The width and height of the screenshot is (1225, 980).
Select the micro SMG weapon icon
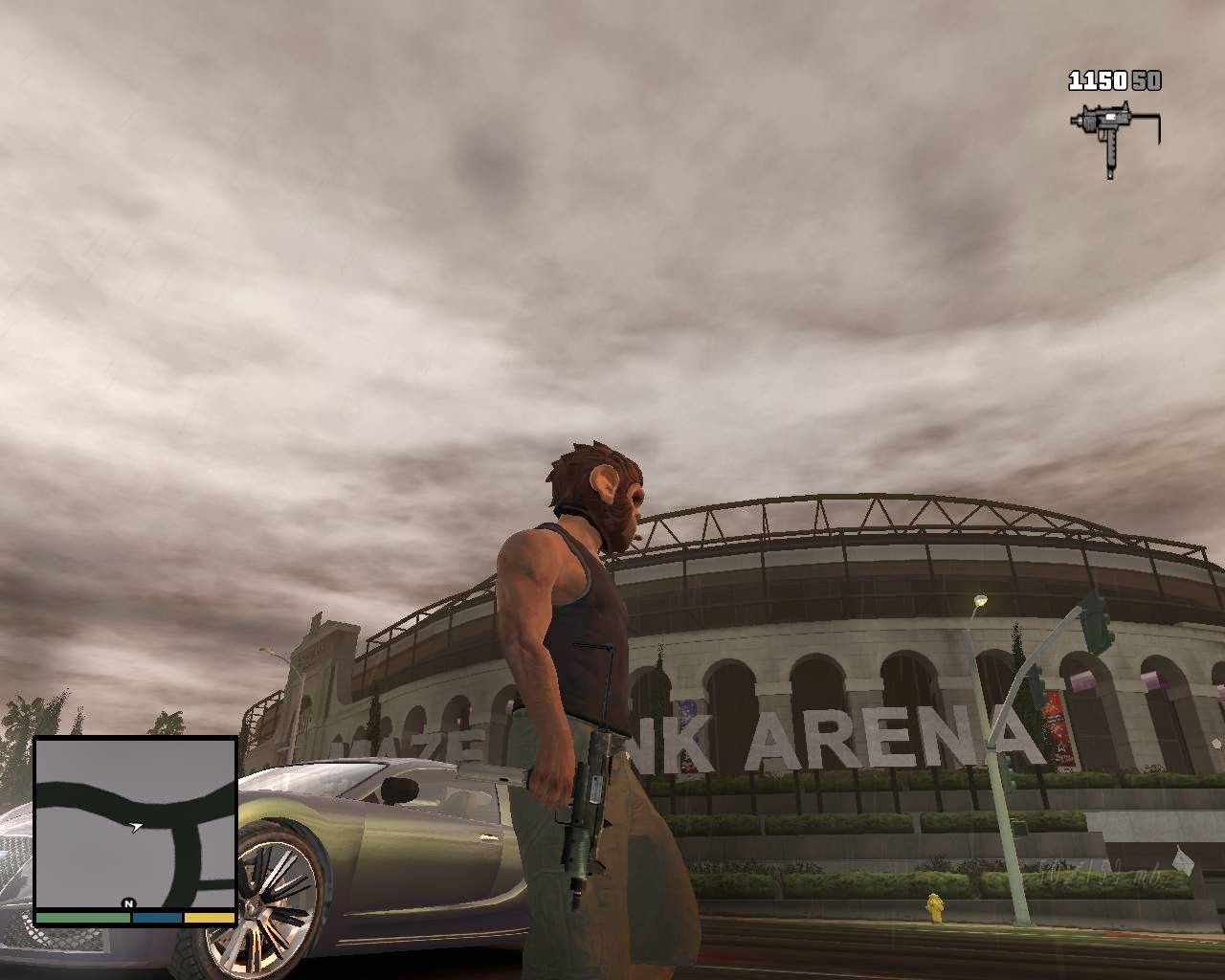[1112, 138]
